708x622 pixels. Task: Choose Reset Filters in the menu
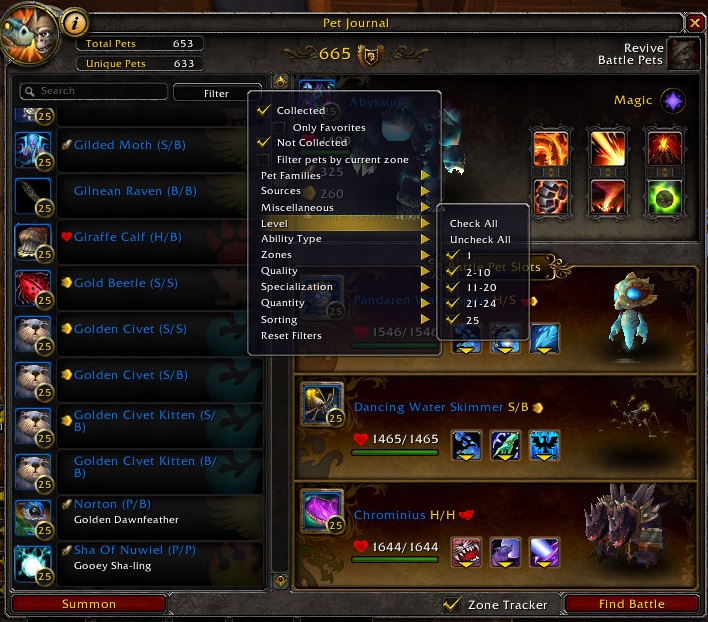click(291, 335)
